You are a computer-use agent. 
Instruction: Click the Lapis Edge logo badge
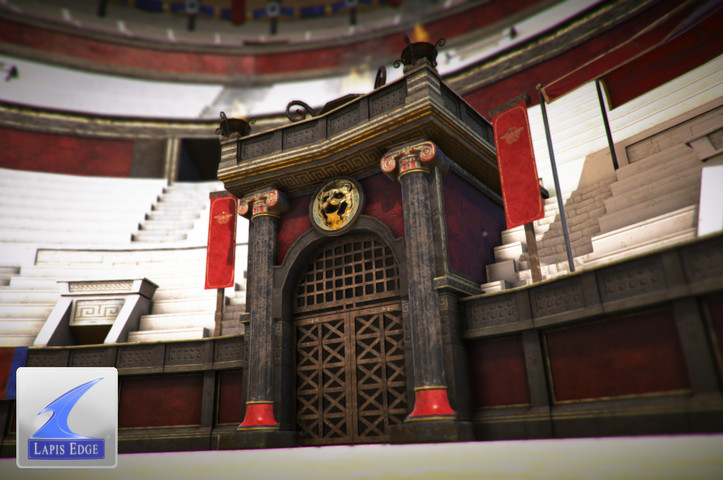tap(67, 417)
